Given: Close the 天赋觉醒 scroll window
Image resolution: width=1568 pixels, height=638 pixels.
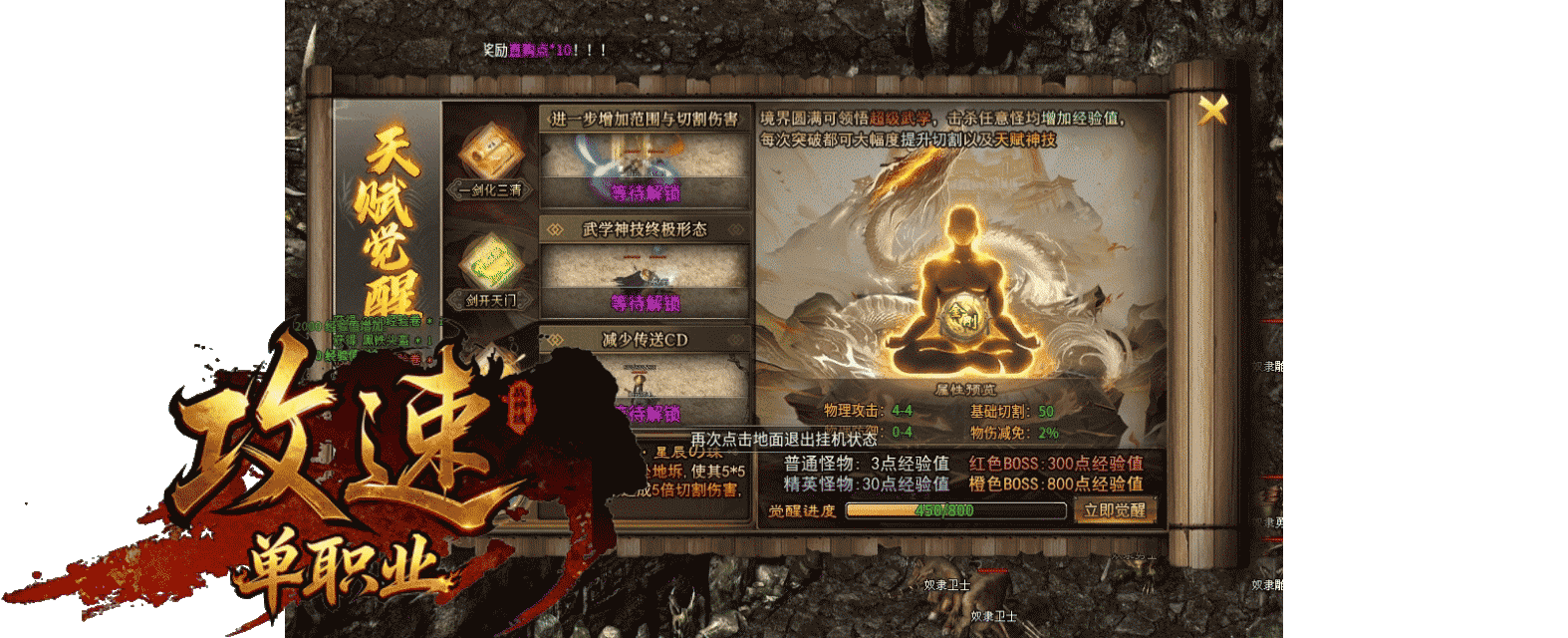Looking at the screenshot, I should pyautogui.click(x=1211, y=110).
